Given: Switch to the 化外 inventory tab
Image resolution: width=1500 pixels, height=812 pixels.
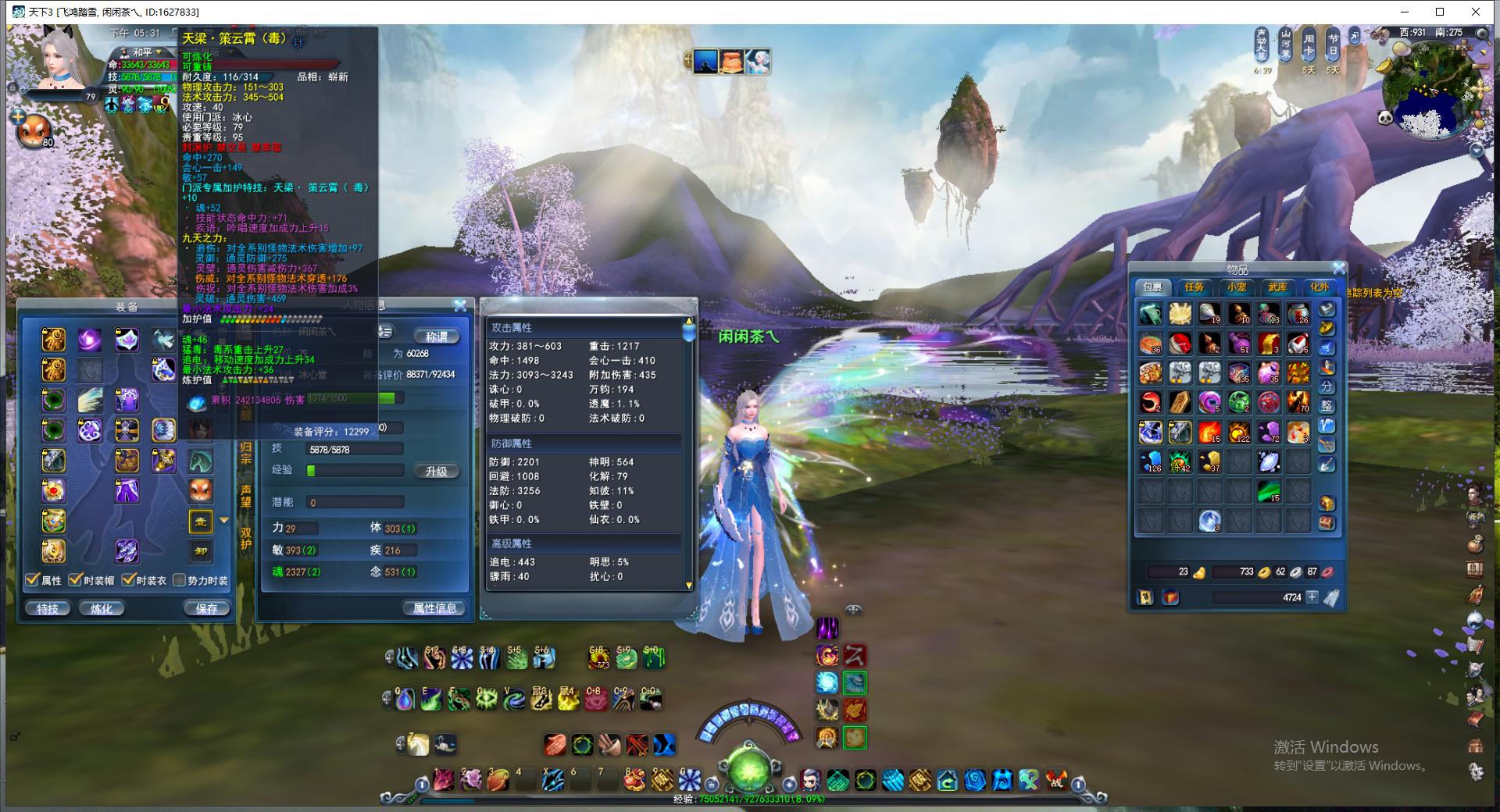Looking at the screenshot, I should click(x=1319, y=287).
